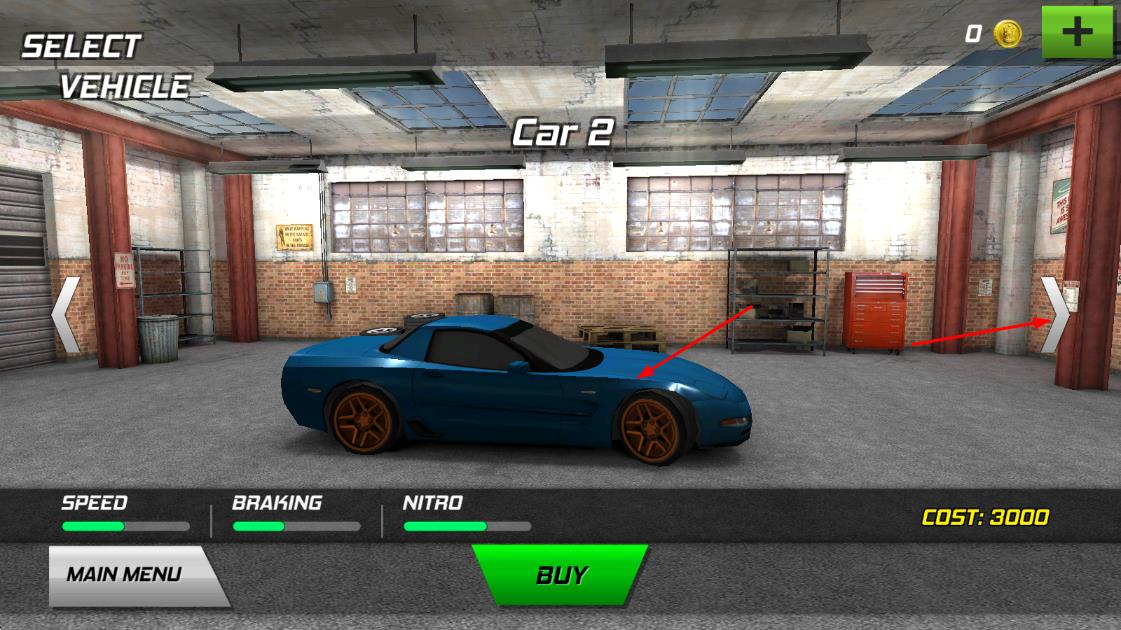Return to the Main Menu

126,575
